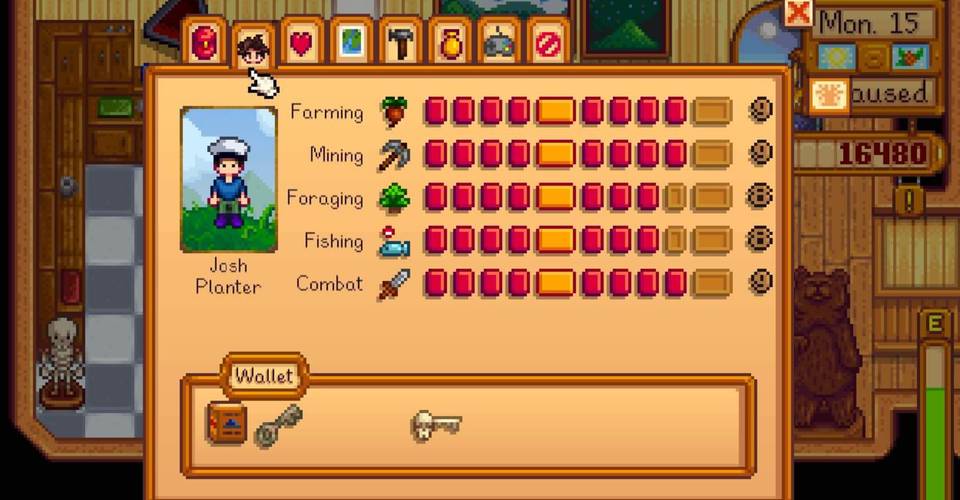Open the map tab

click(351, 43)
